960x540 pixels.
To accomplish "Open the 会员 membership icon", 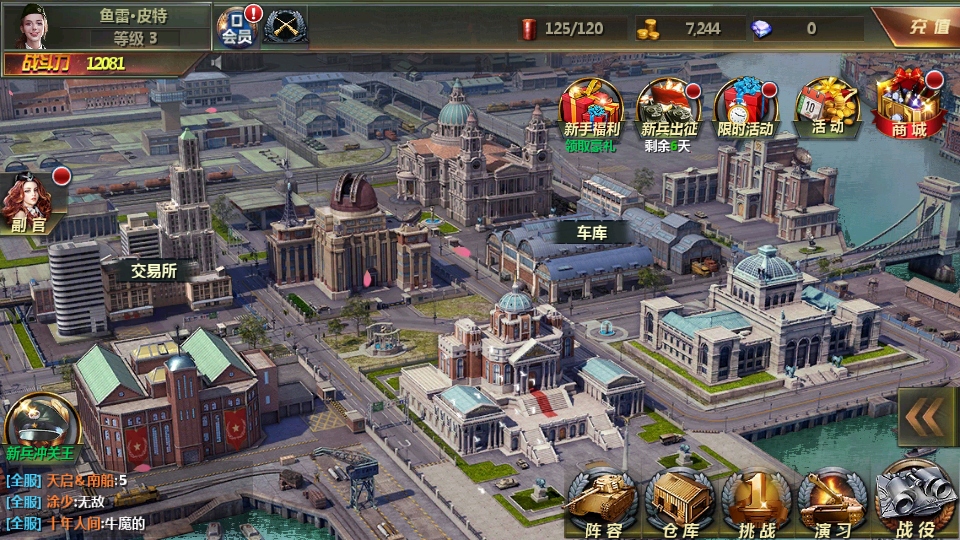I will 237,28.
